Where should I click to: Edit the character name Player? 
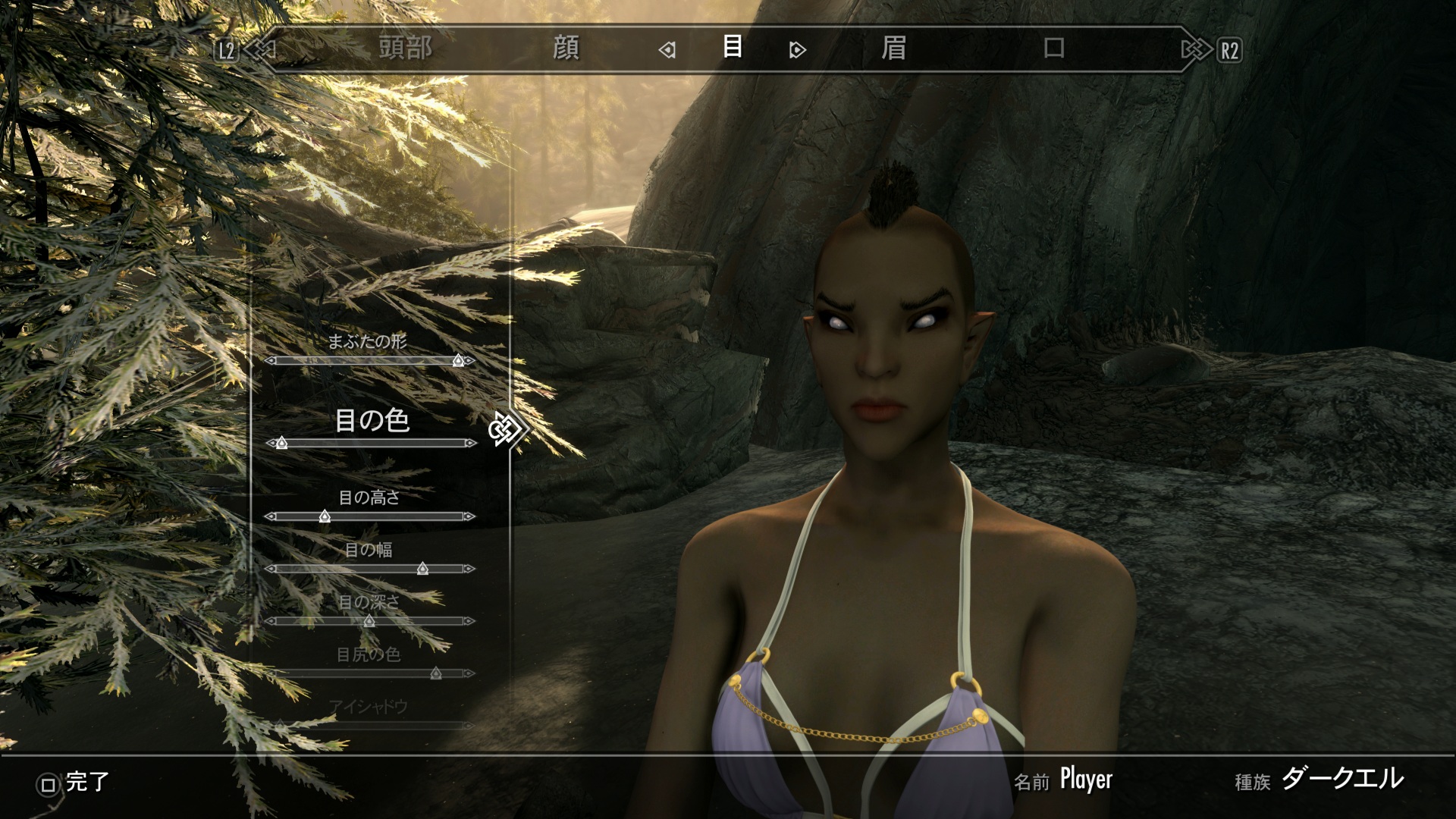pos(1085,780)
